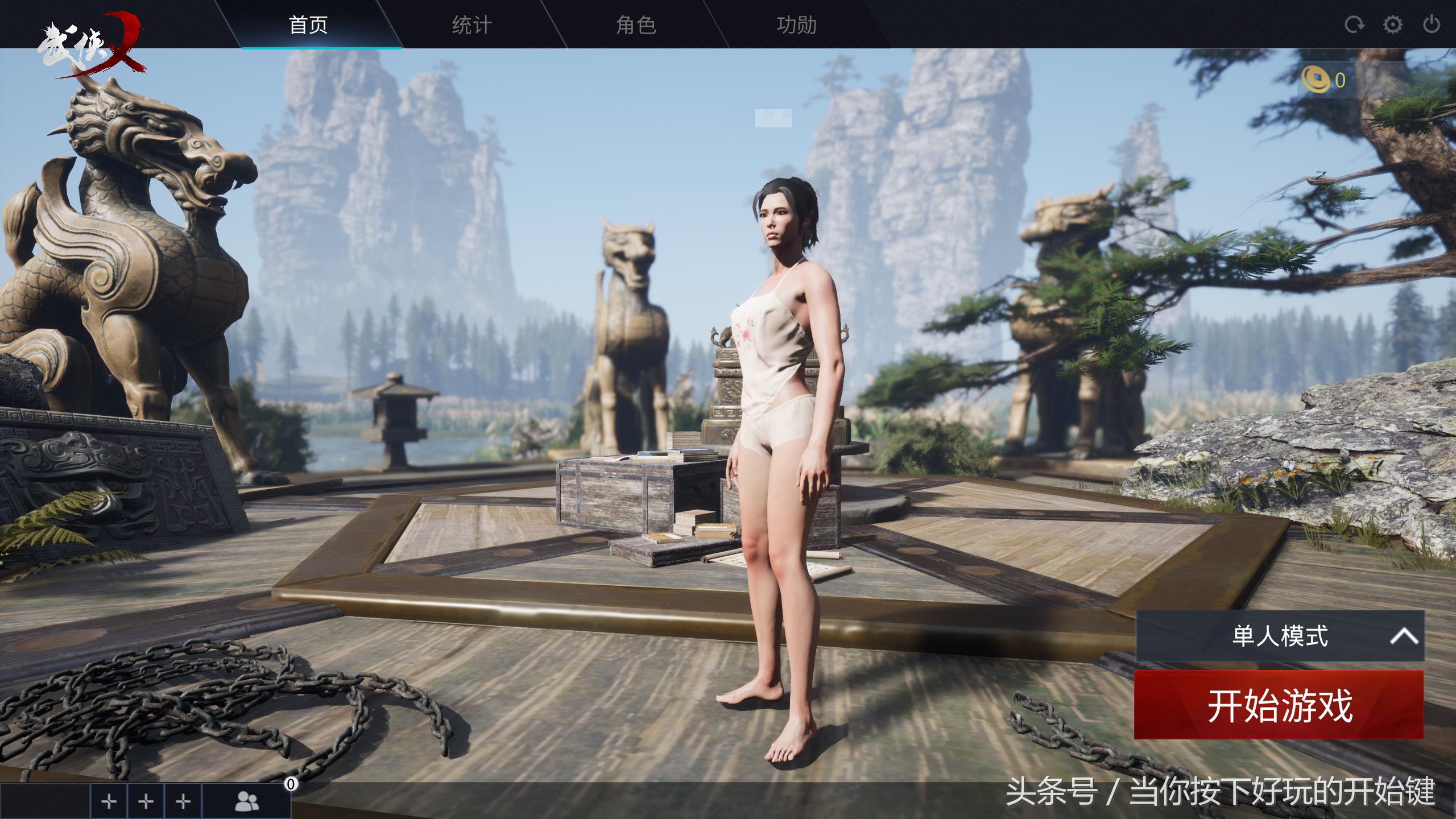
Task: Open the friends/party panel icon at bottom left
Action: point(247,800)
